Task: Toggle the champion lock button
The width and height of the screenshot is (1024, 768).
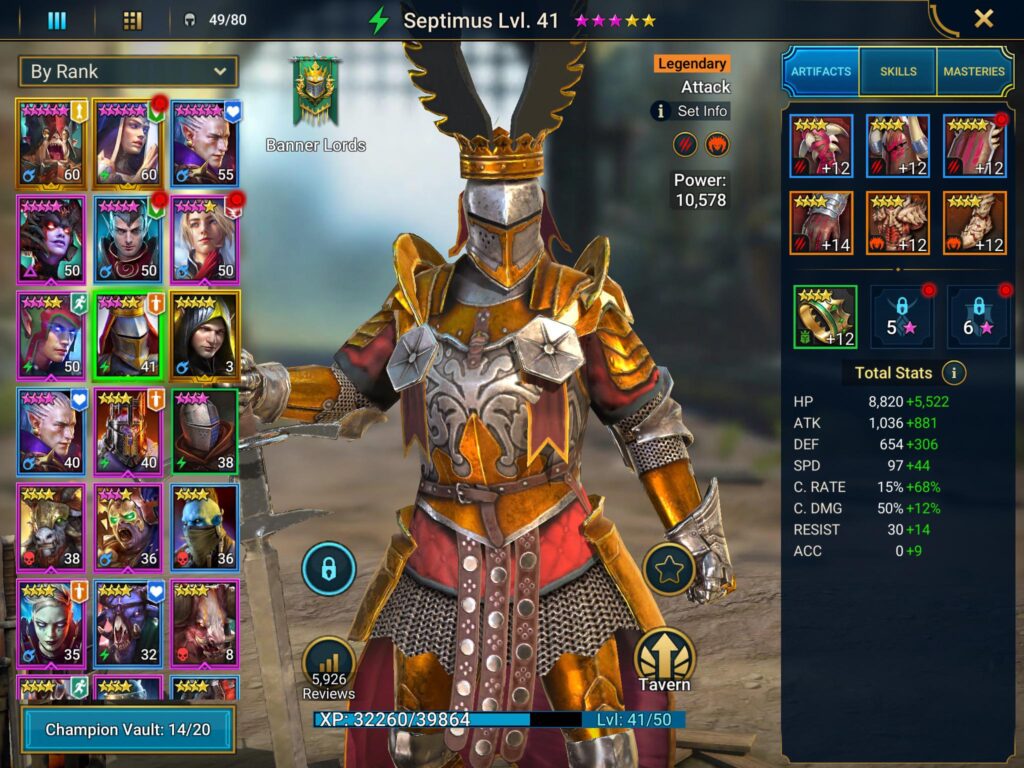Action: pos(328,569)
